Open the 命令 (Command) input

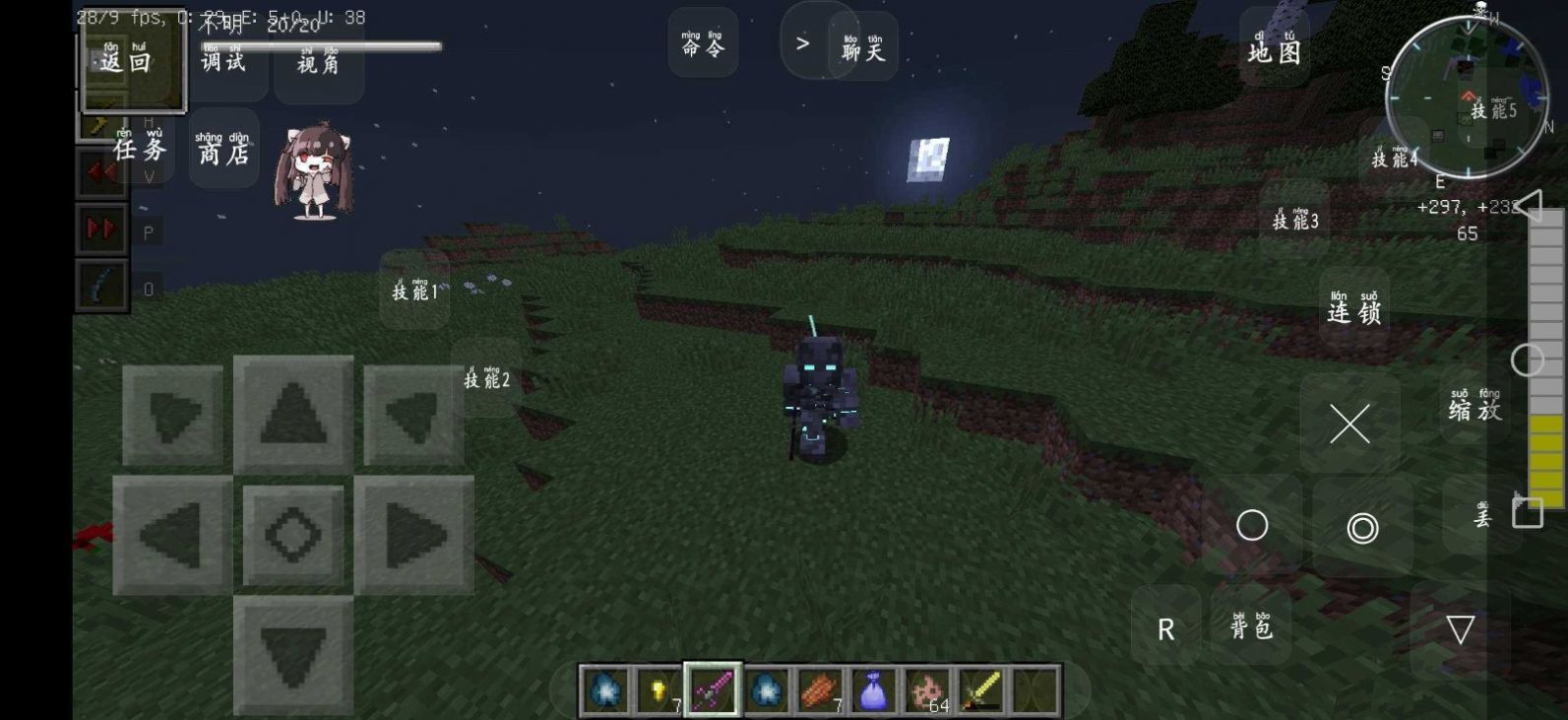[703, 44]
